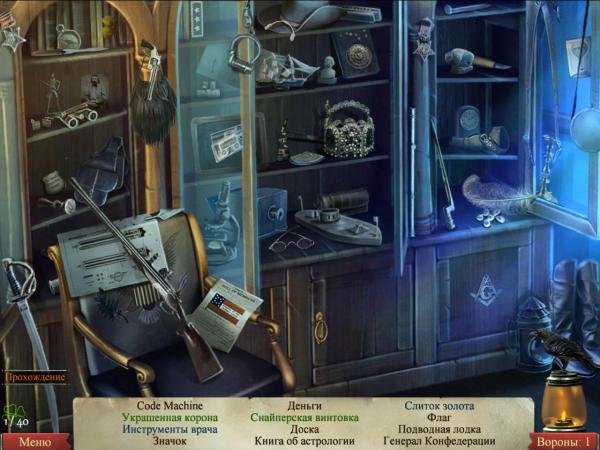Click the Слиток золота list entry
Screen dimensions: 600x450
[x=439, y=406]
